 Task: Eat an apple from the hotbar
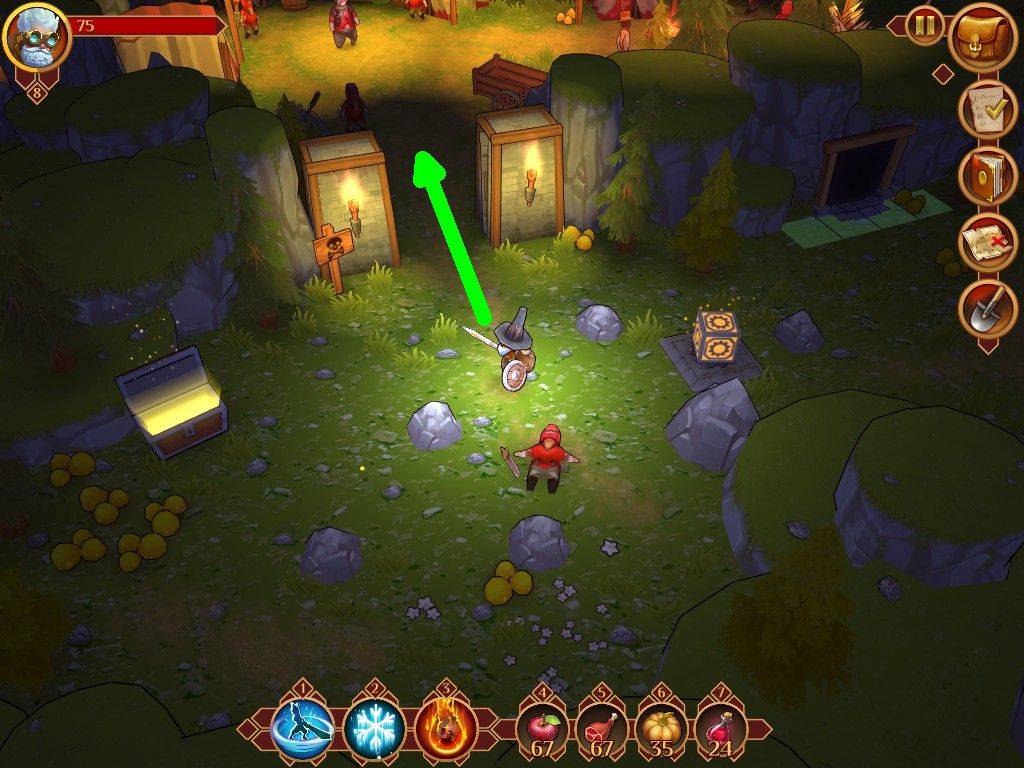[x=543, y=731]
